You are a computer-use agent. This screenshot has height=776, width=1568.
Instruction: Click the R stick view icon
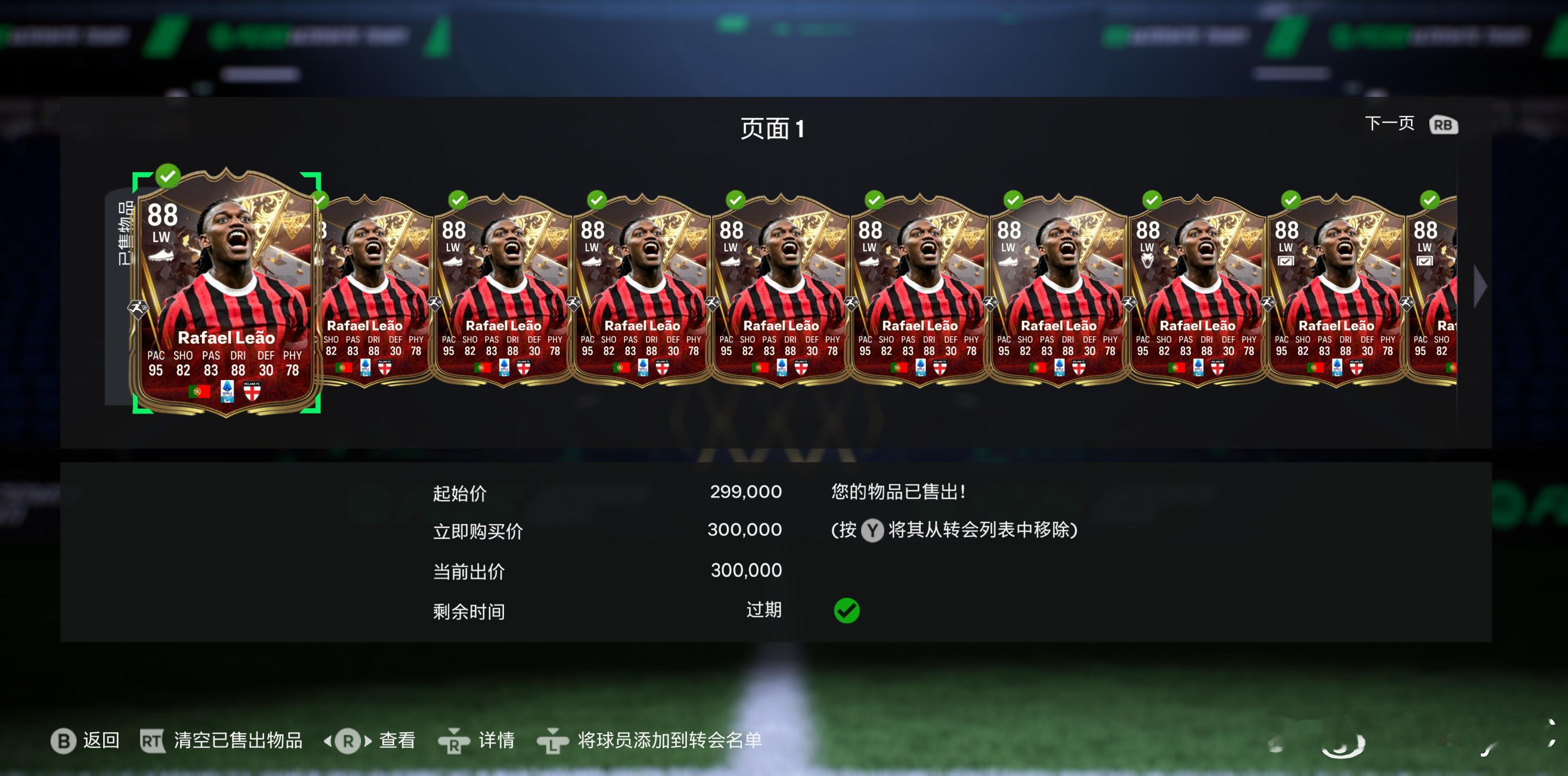348,741
